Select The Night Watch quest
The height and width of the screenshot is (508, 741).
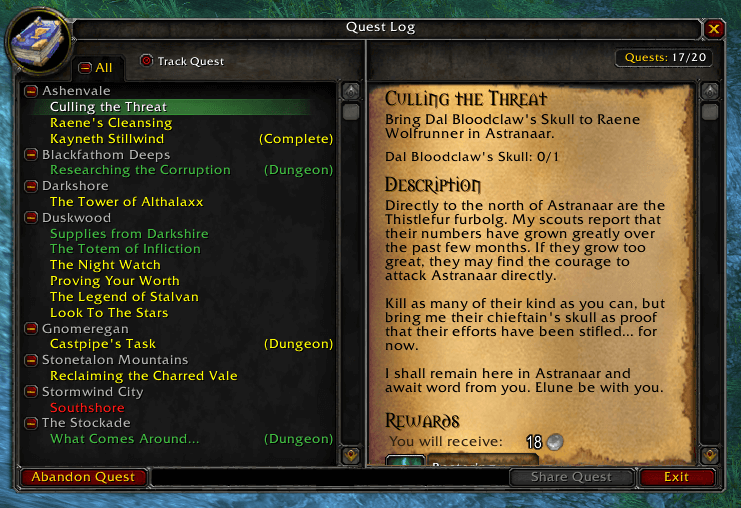point(105,265)
